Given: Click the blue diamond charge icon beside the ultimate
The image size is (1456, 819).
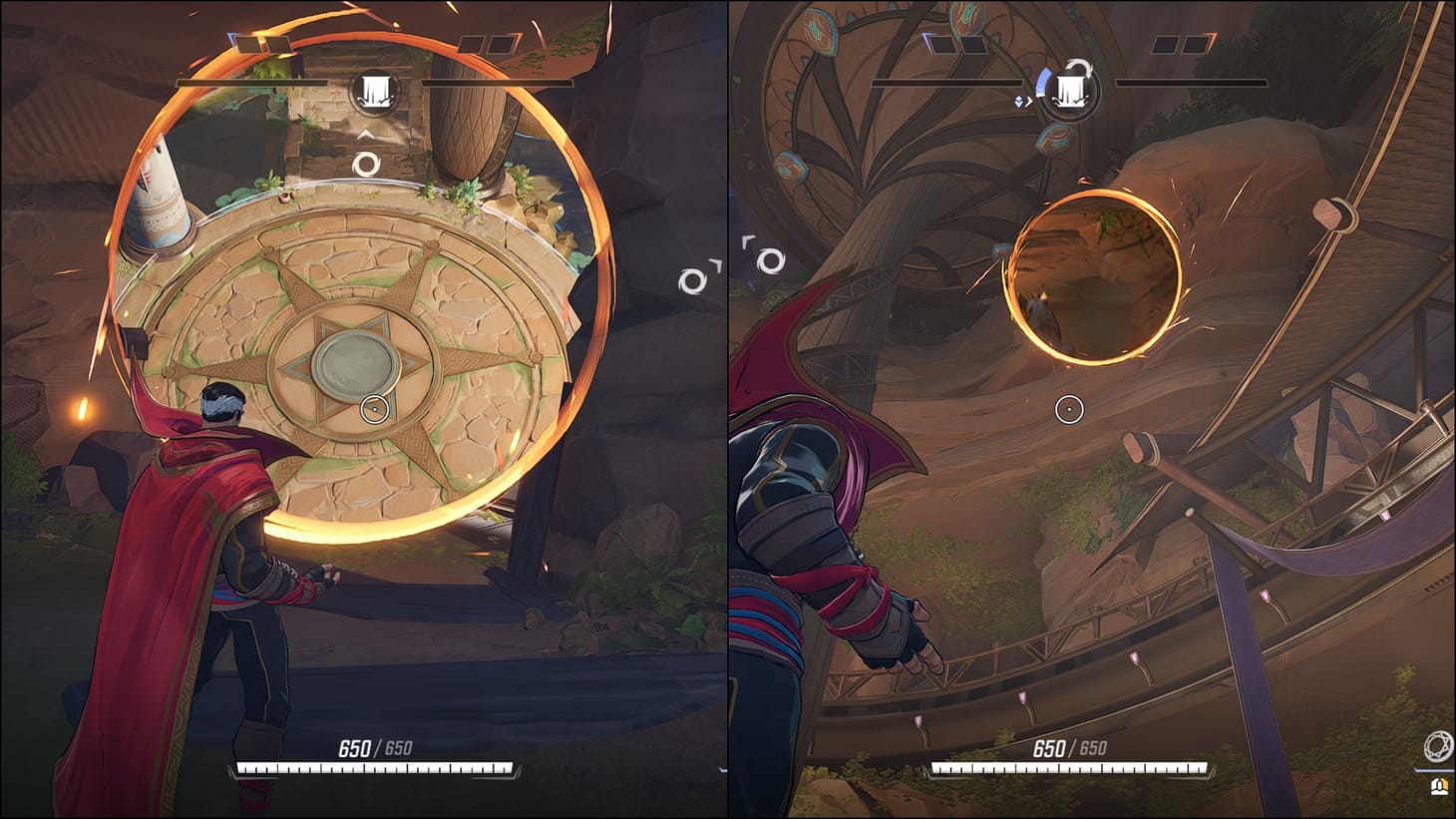Looking at the screenshot, I should tap(1017, 100).
